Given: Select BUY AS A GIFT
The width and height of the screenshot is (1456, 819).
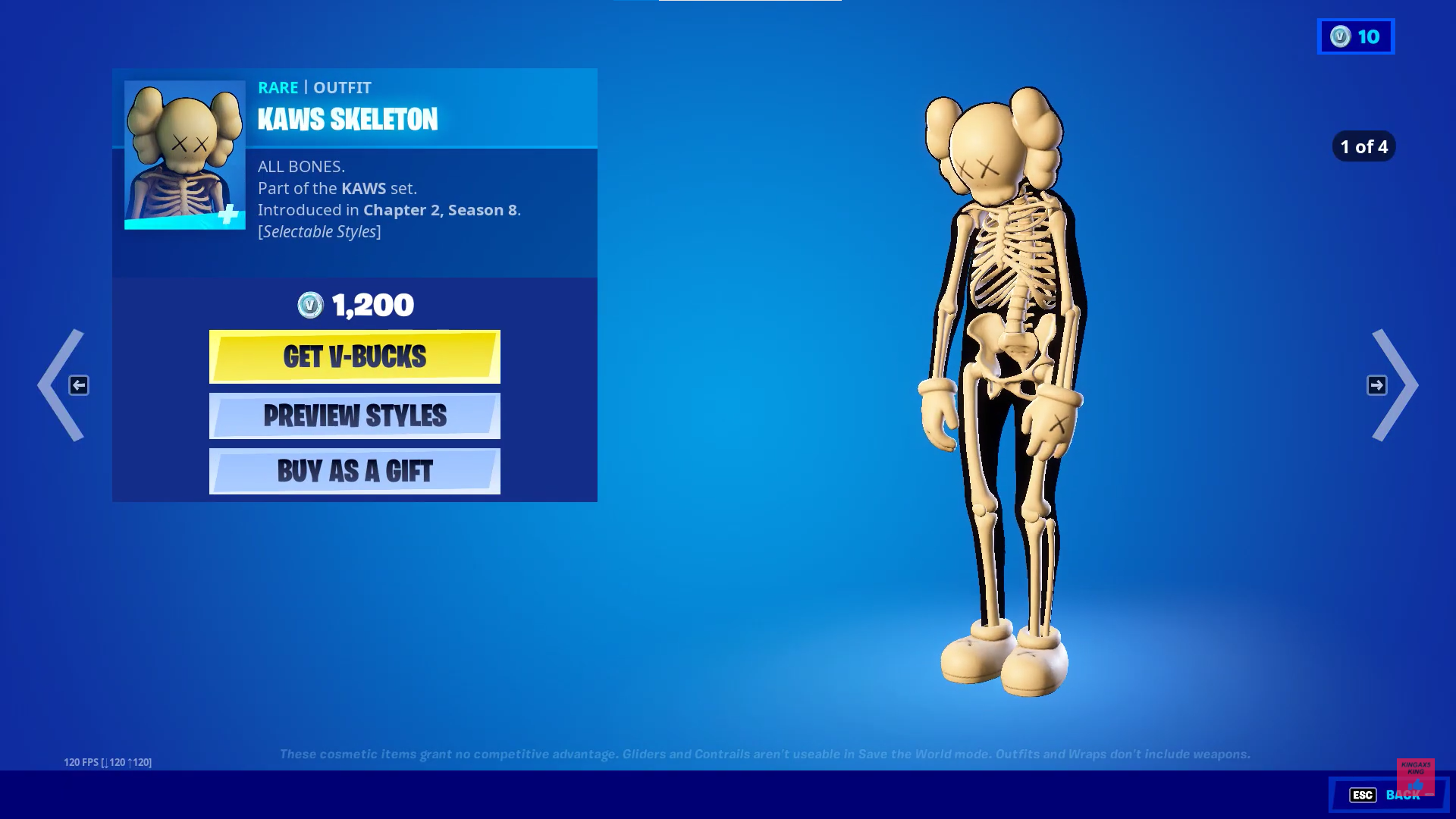Looking at the screenshot, I should pos(354,471).
